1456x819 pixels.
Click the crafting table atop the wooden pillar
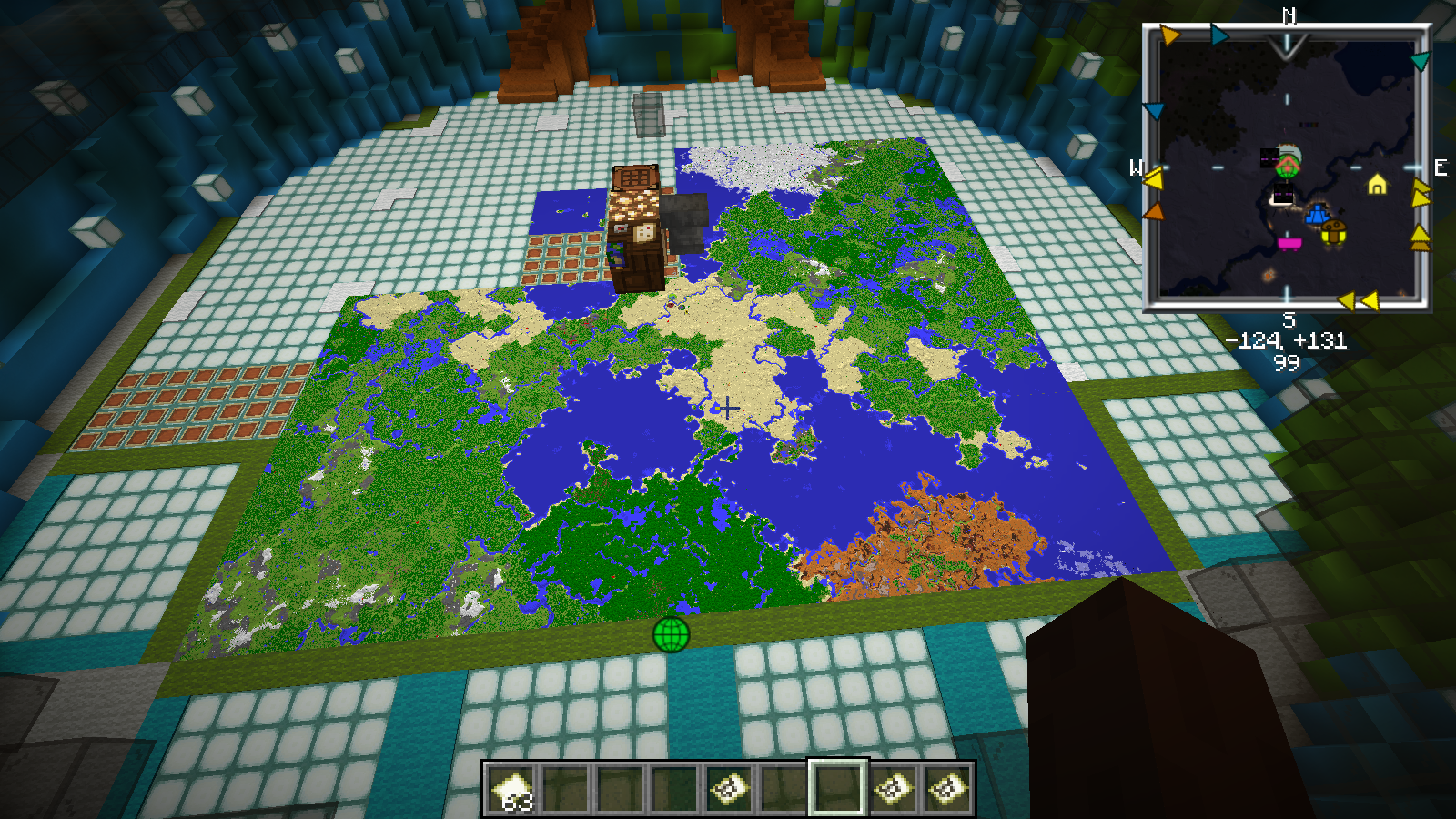pos(635,177)
